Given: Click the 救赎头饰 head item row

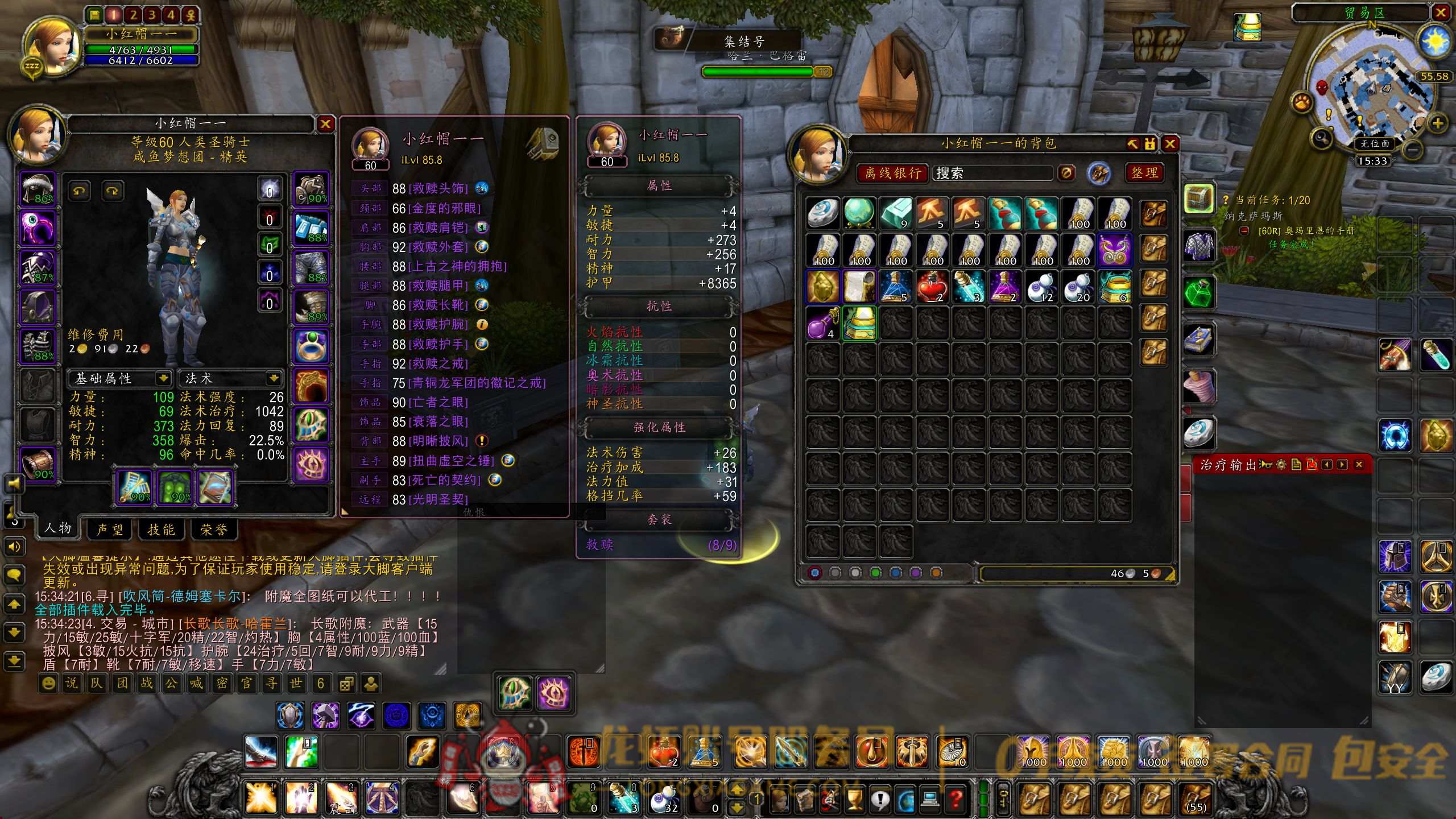Looking at the screenshot, I should pyautogui.click(x=430, y=188).
